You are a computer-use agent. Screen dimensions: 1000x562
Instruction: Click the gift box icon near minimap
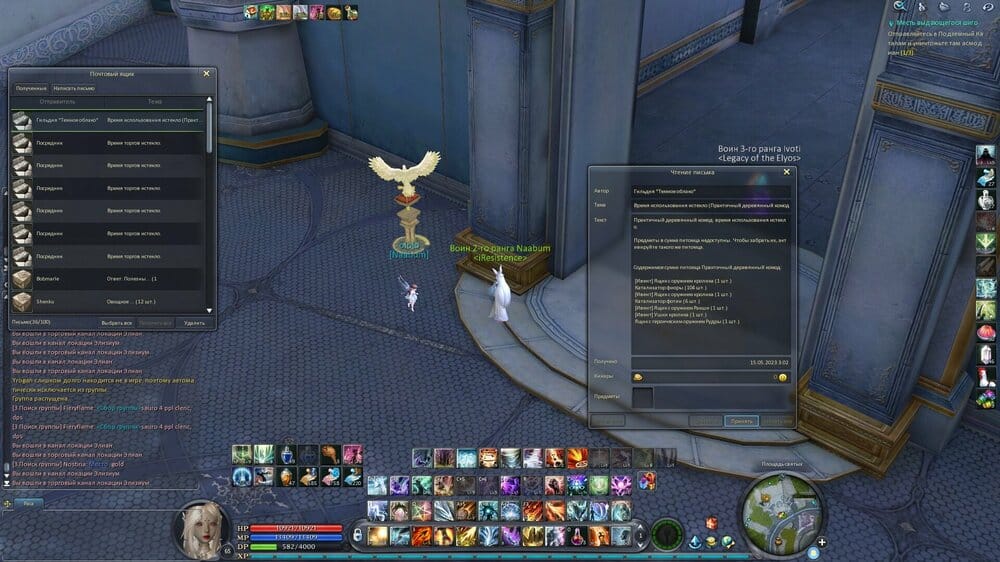[x=711, y=523]
